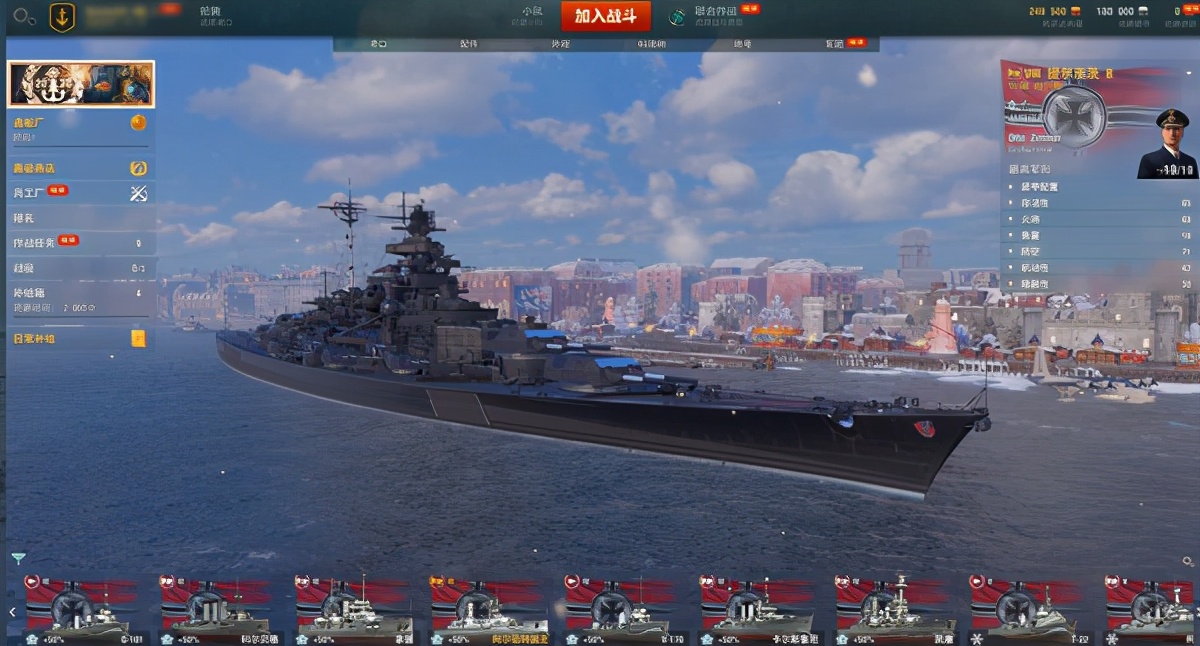Select the V-170 ship in the carousel
This screenshot has width=1200, height=646.
tap(621, 609)
